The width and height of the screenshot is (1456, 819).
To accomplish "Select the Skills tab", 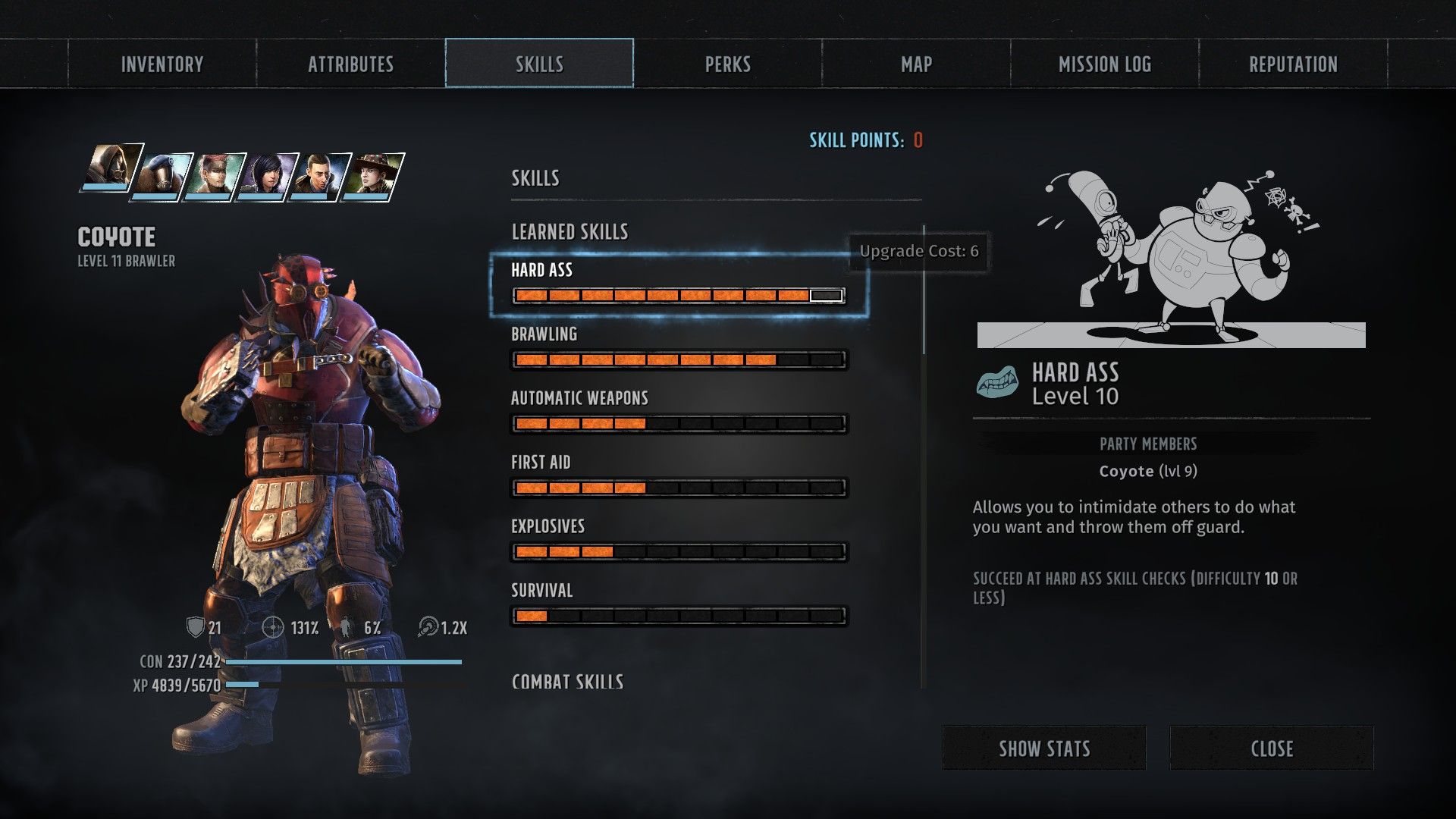I will pyautogui.click(x=539, y=64).
